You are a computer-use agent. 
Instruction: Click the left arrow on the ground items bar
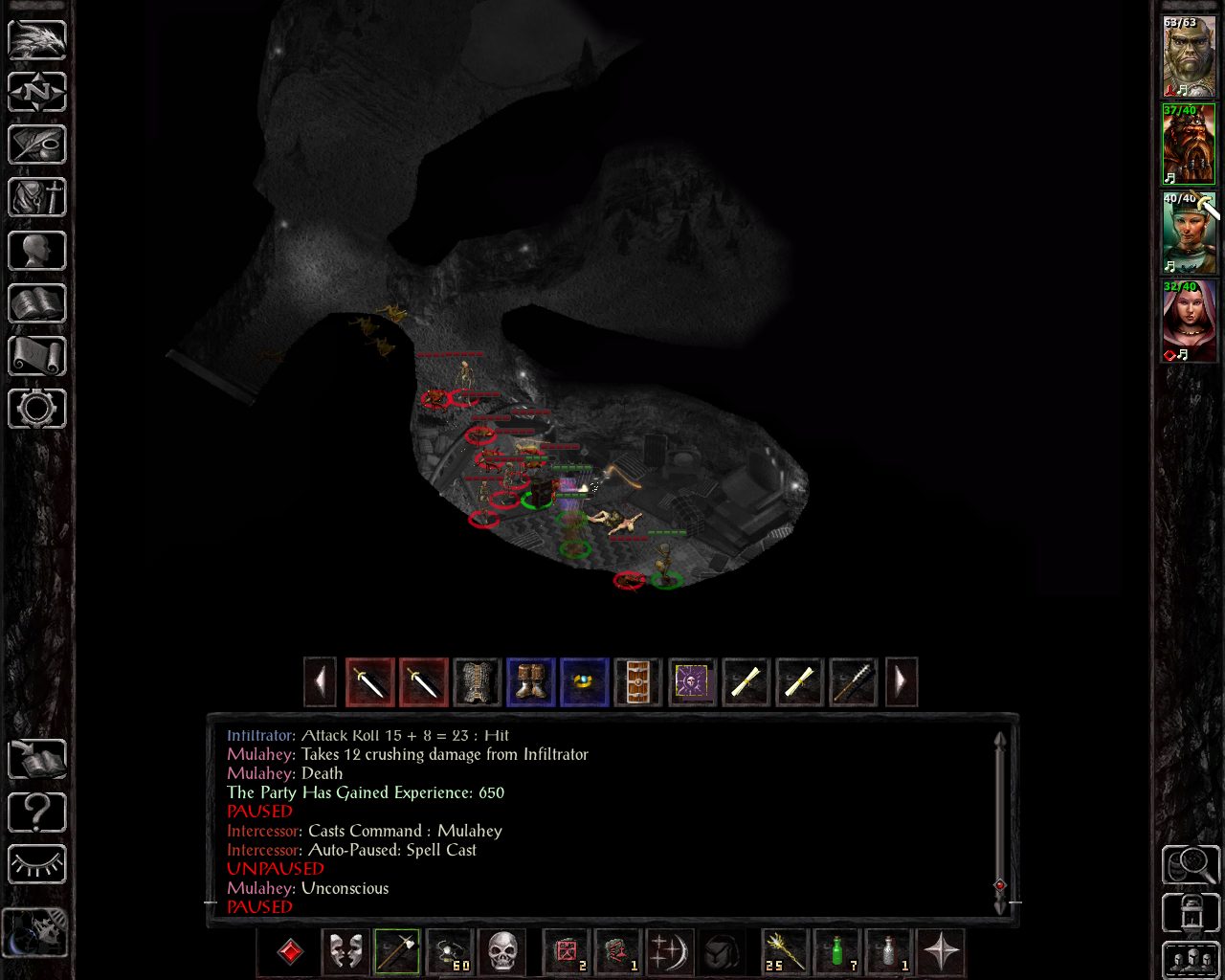[x=320, y=681]
